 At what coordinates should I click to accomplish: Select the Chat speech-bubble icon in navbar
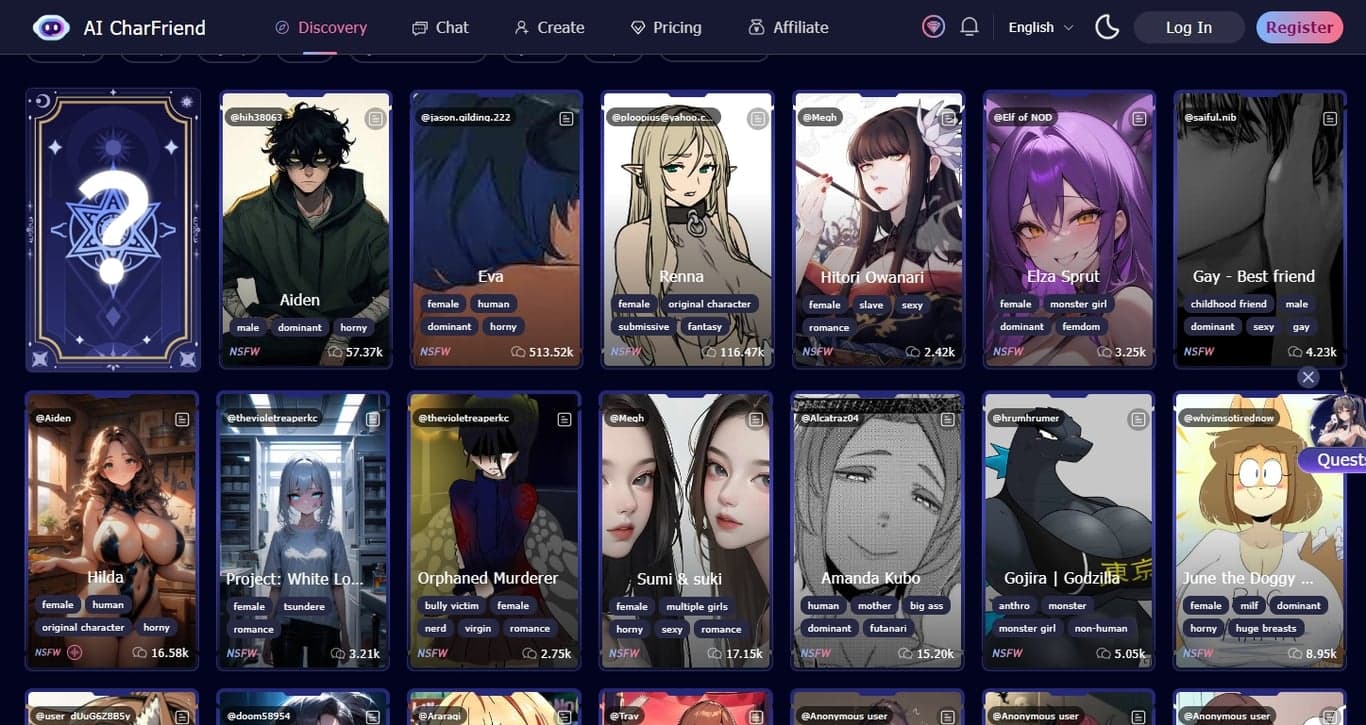pyautogui.click(x=418, y=28)
